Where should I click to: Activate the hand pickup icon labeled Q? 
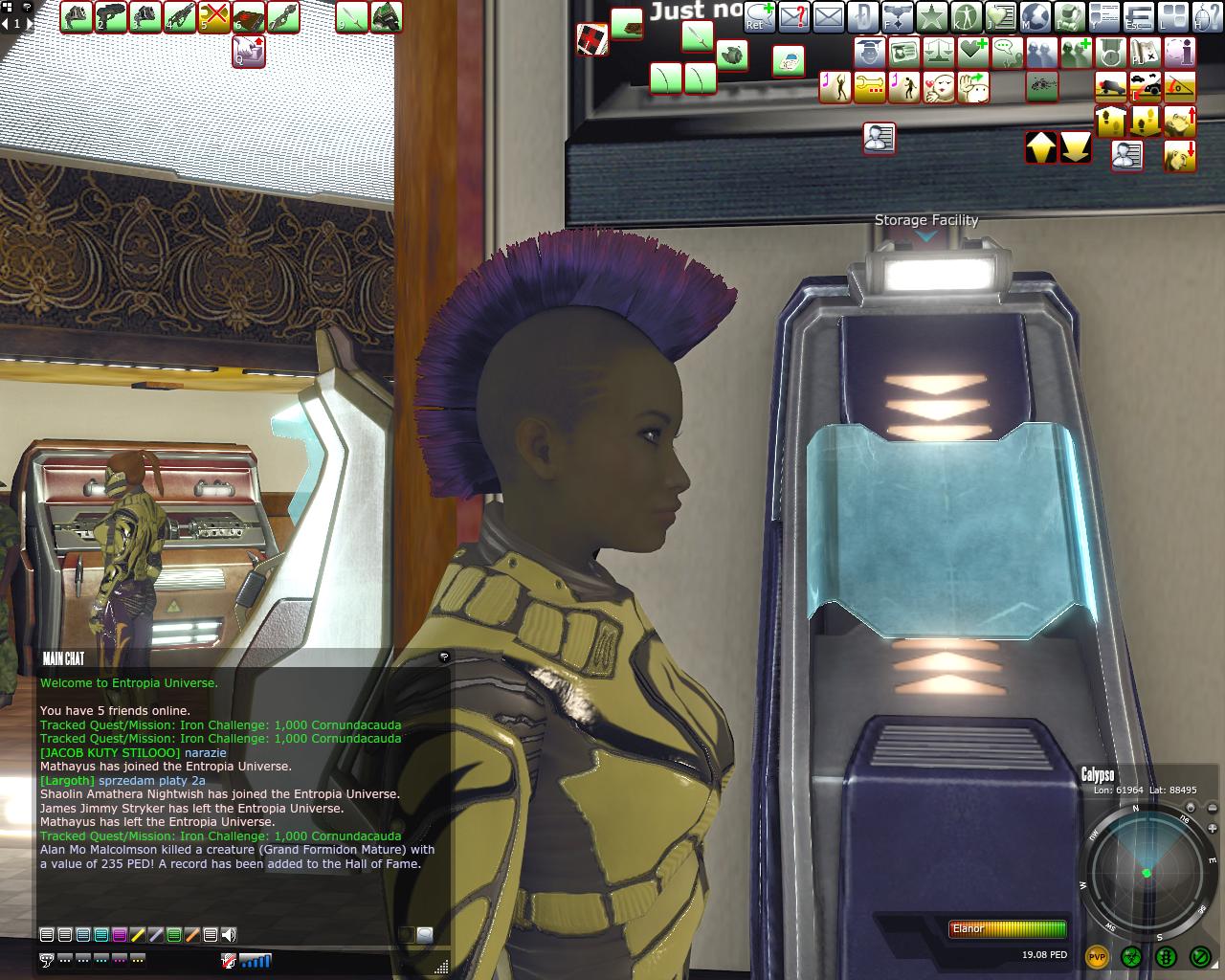coord(249,52)
